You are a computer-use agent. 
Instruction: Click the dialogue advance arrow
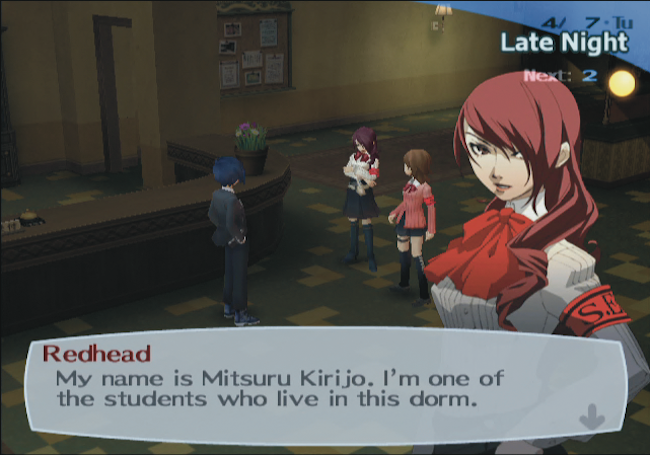(x=591, y=414)
